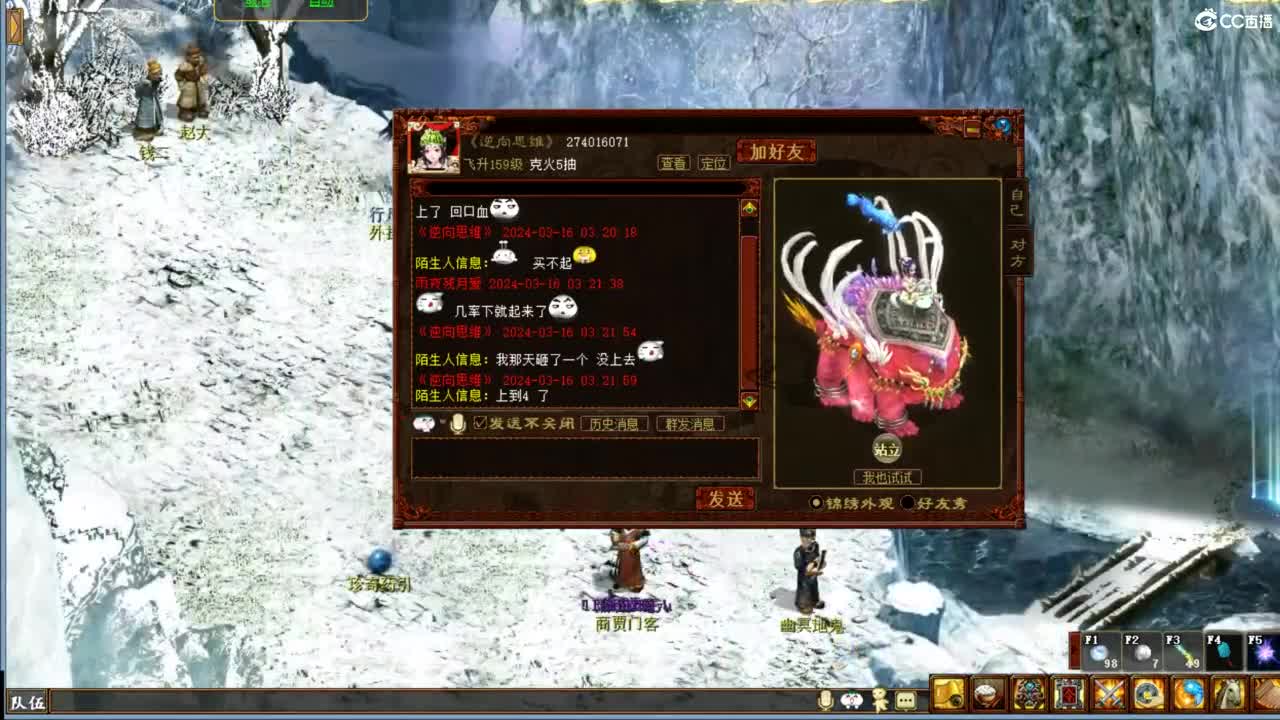1280x720 pixels.
Task: Click the microphone icon on the bottom taskbar
Action: [825, 701]
